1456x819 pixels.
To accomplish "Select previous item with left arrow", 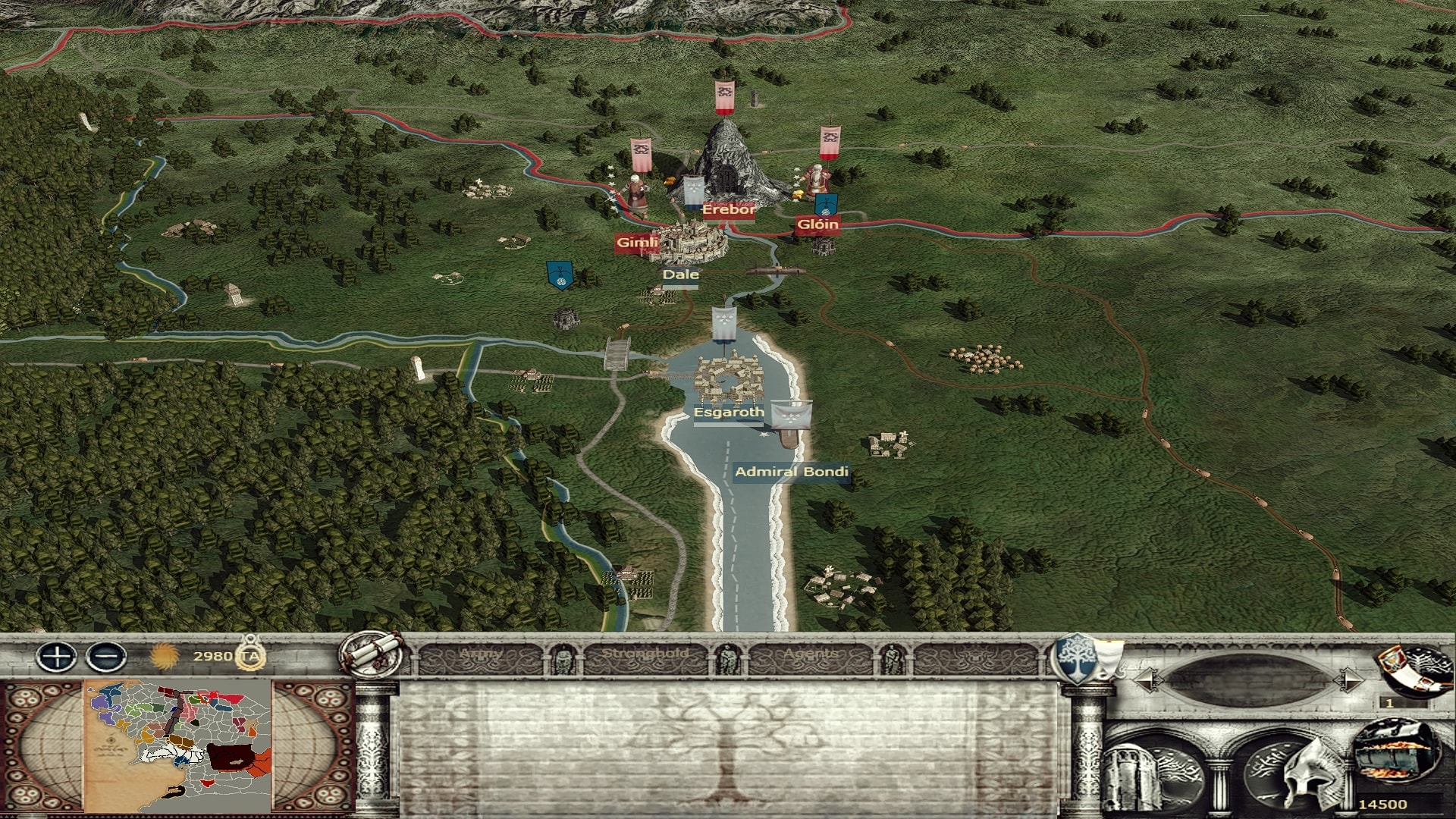I will (x=1145, y=679).
